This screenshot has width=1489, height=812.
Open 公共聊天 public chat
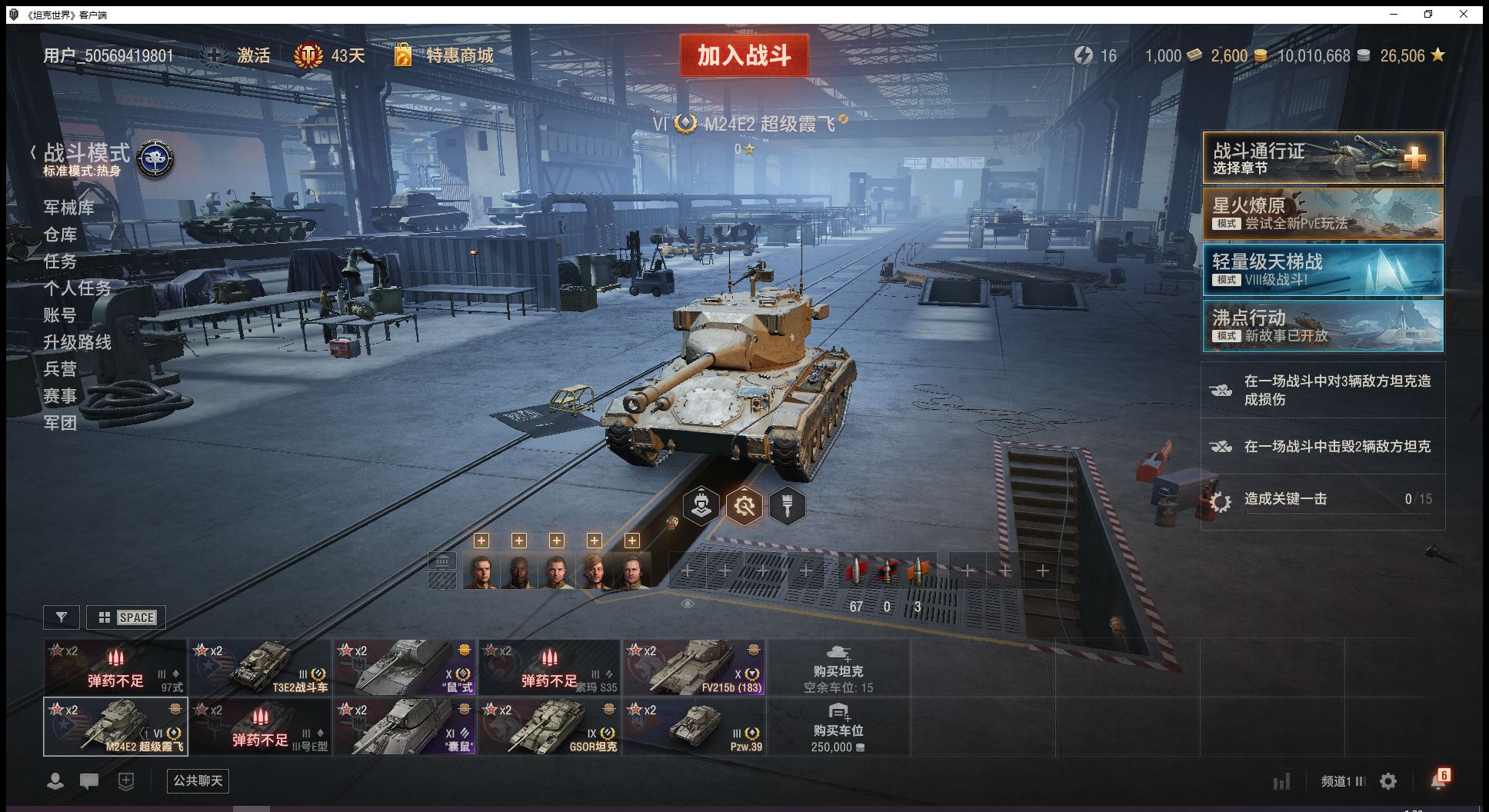coord(198,781)
